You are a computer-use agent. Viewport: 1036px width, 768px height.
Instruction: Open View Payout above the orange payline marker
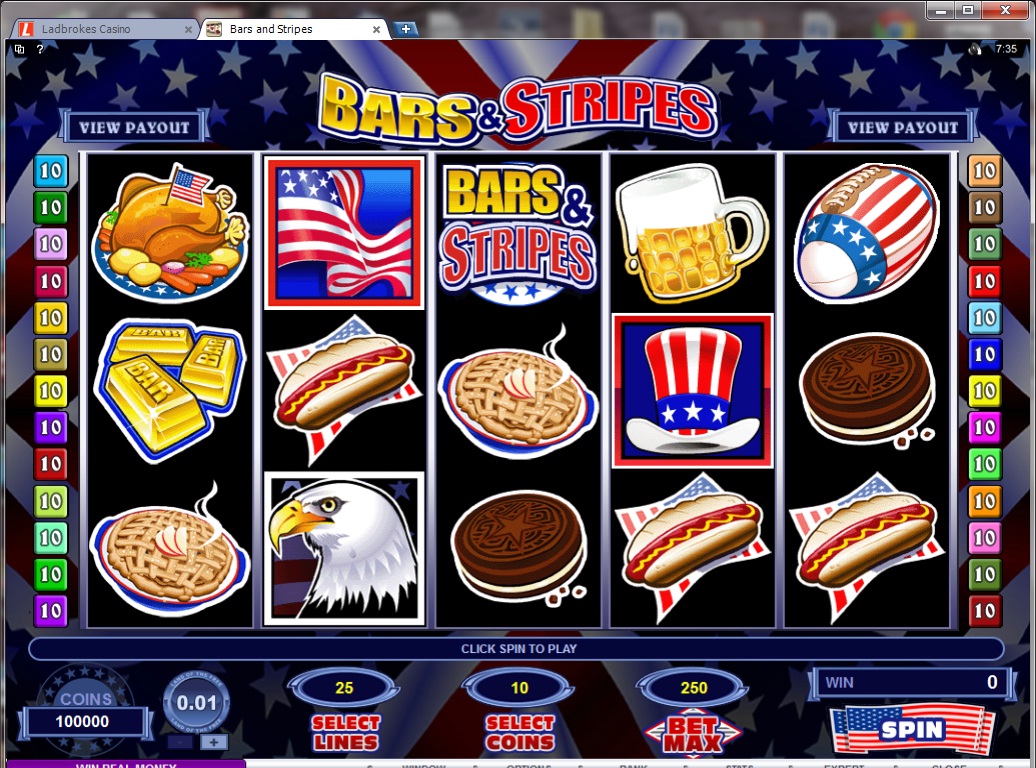tap(903, 127)
